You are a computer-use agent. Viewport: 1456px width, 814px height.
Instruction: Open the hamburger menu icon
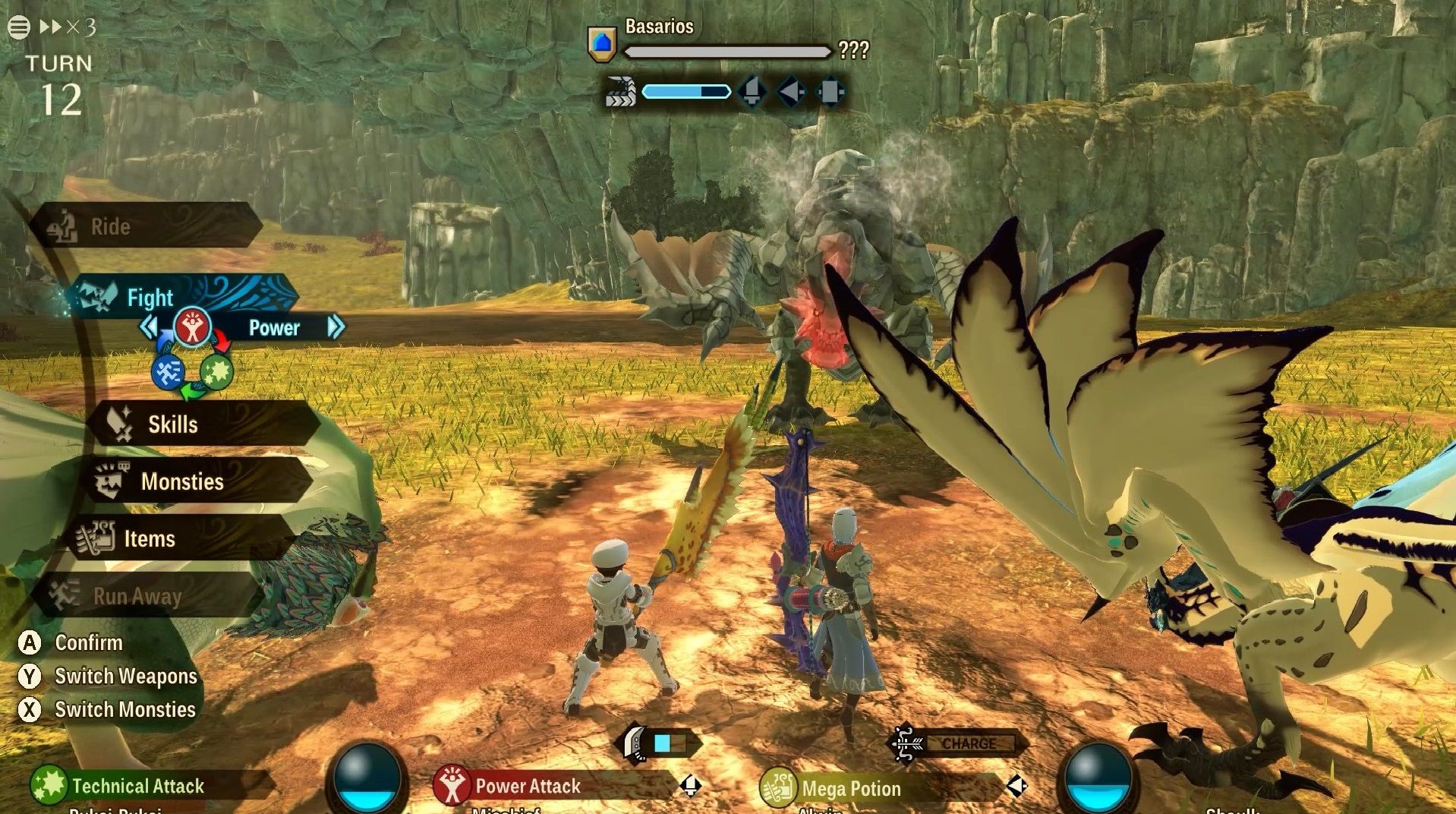click(x=19, y=27)
